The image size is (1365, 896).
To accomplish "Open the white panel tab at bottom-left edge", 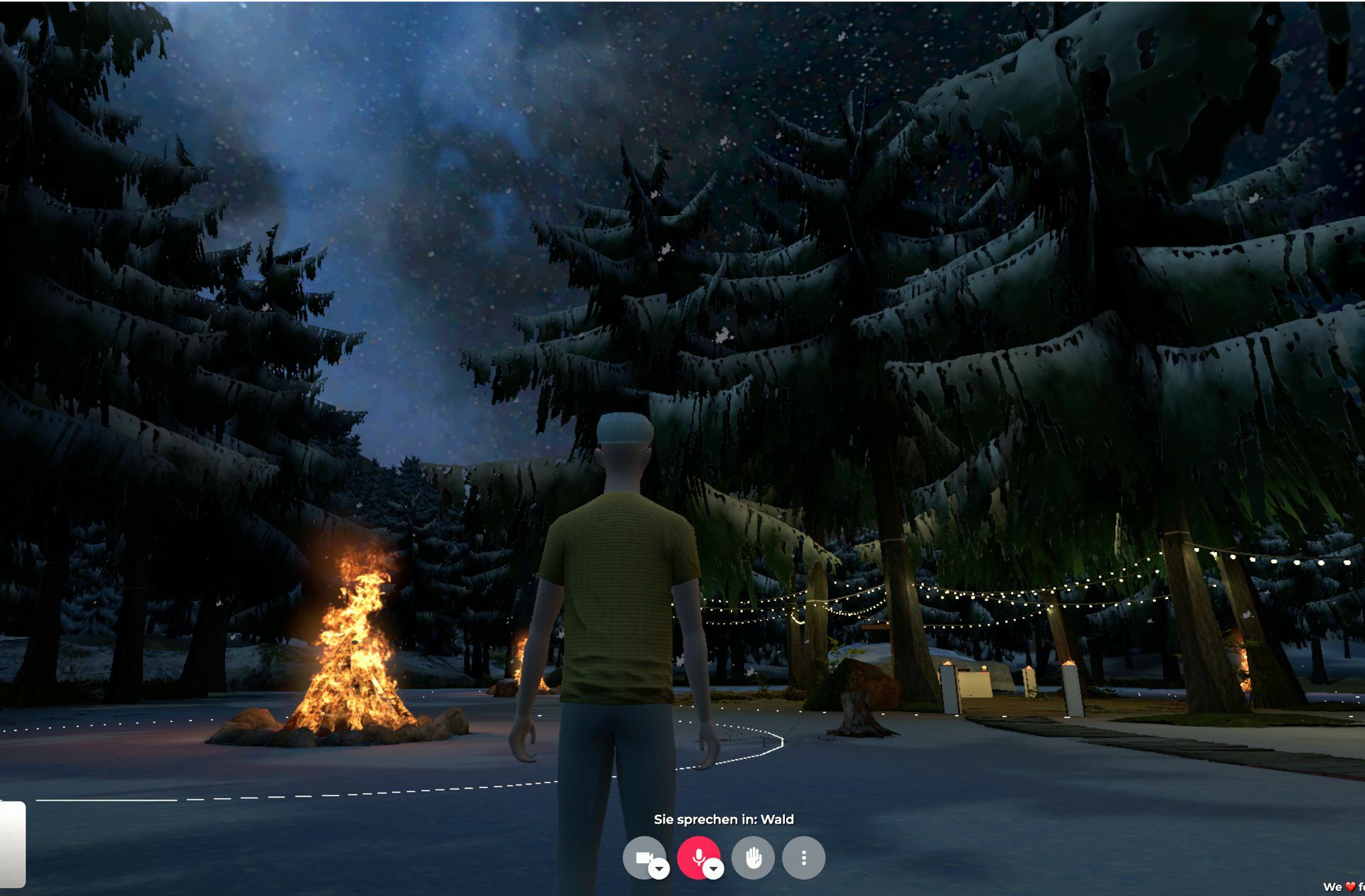I will pyautogui.click(x=12, y=844).
